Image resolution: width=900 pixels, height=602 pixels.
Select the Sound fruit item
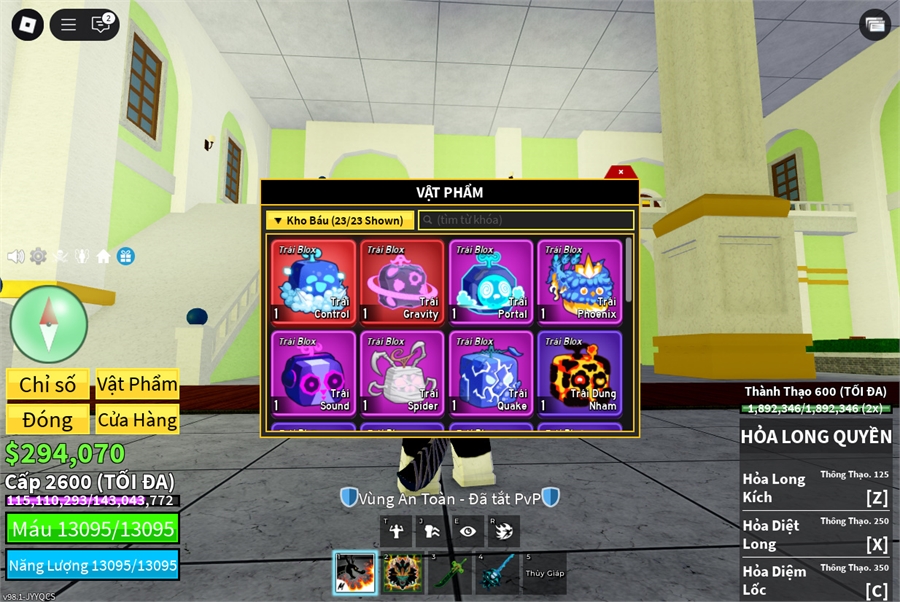tap(314, 373)
